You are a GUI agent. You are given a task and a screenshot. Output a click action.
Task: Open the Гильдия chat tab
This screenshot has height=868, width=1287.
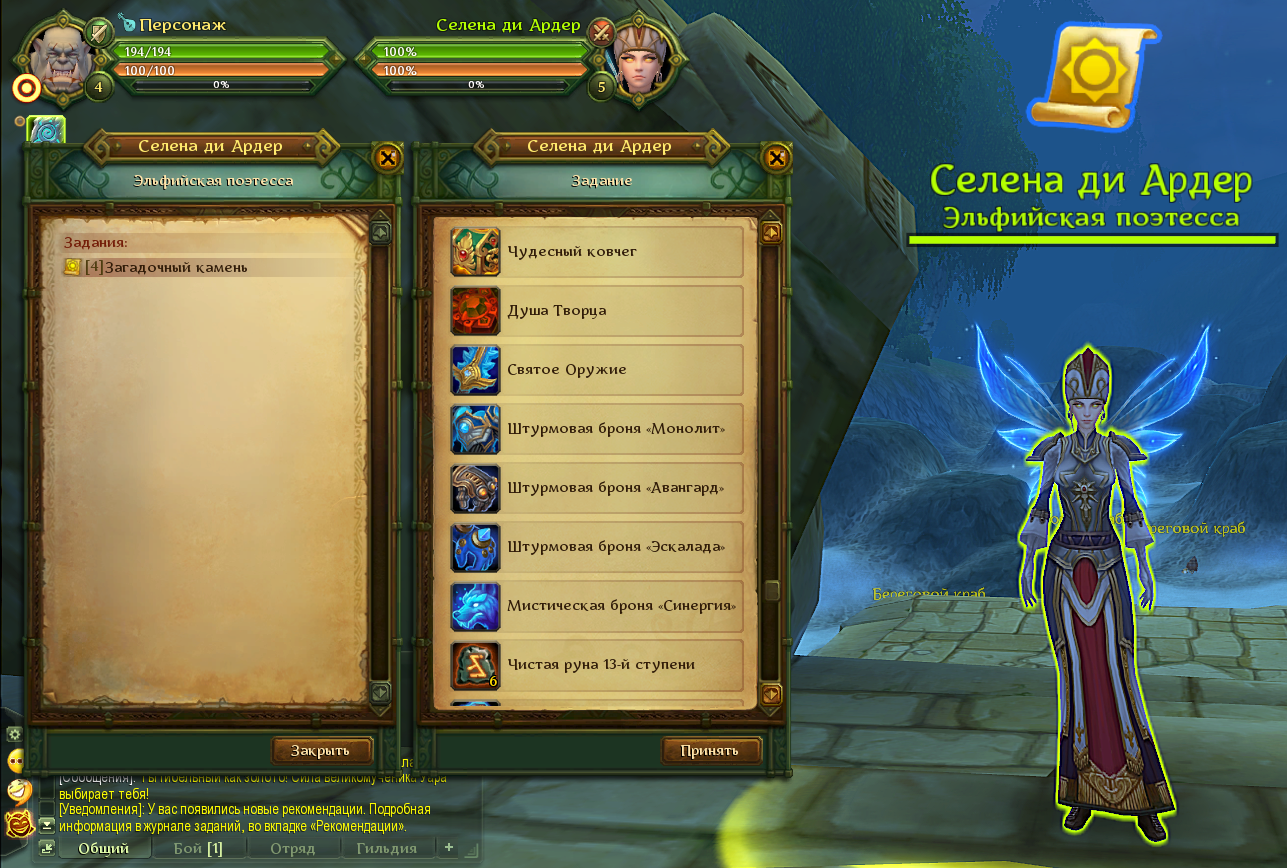coord(387,848)
